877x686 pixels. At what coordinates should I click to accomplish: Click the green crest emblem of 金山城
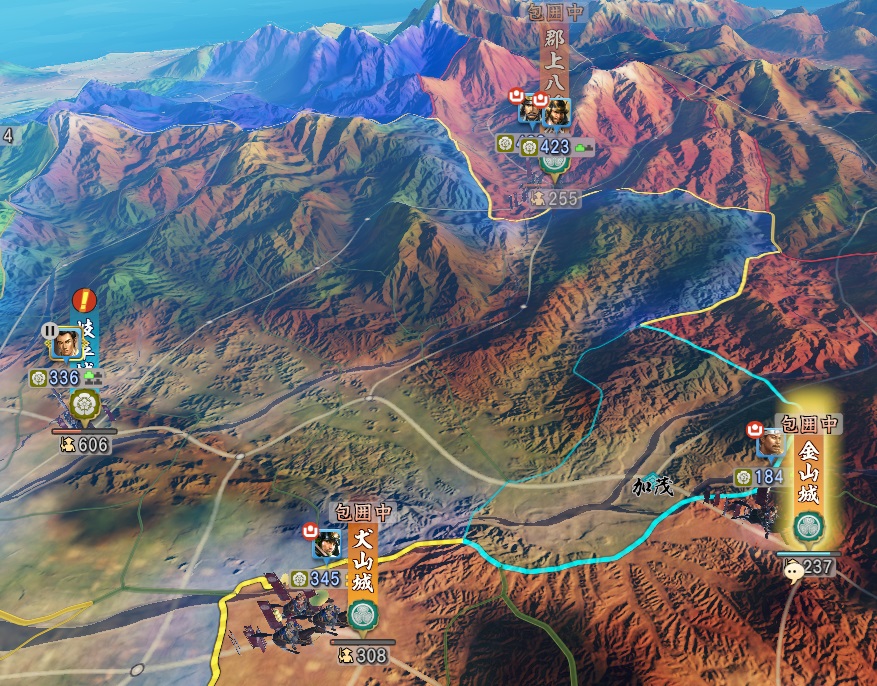pyautogui.click(x=808, y=528)
